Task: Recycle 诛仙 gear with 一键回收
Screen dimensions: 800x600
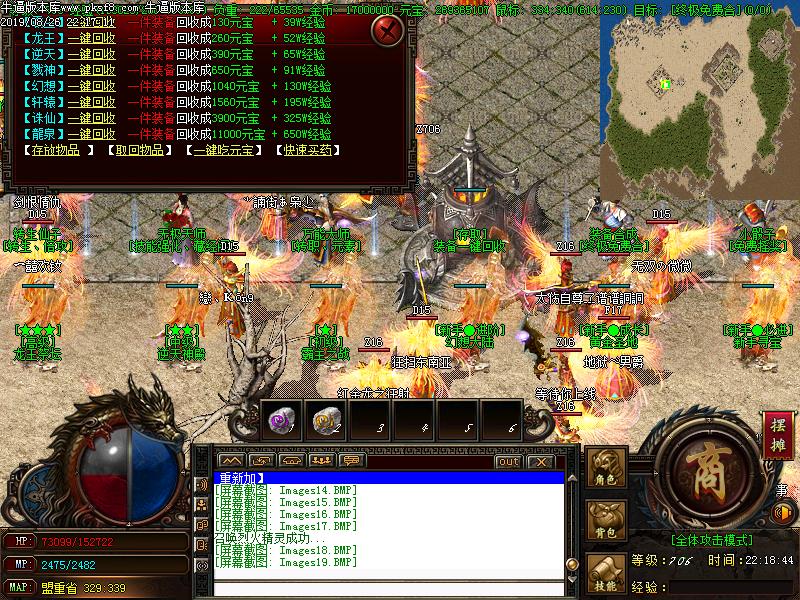Action: pos(91,118)
